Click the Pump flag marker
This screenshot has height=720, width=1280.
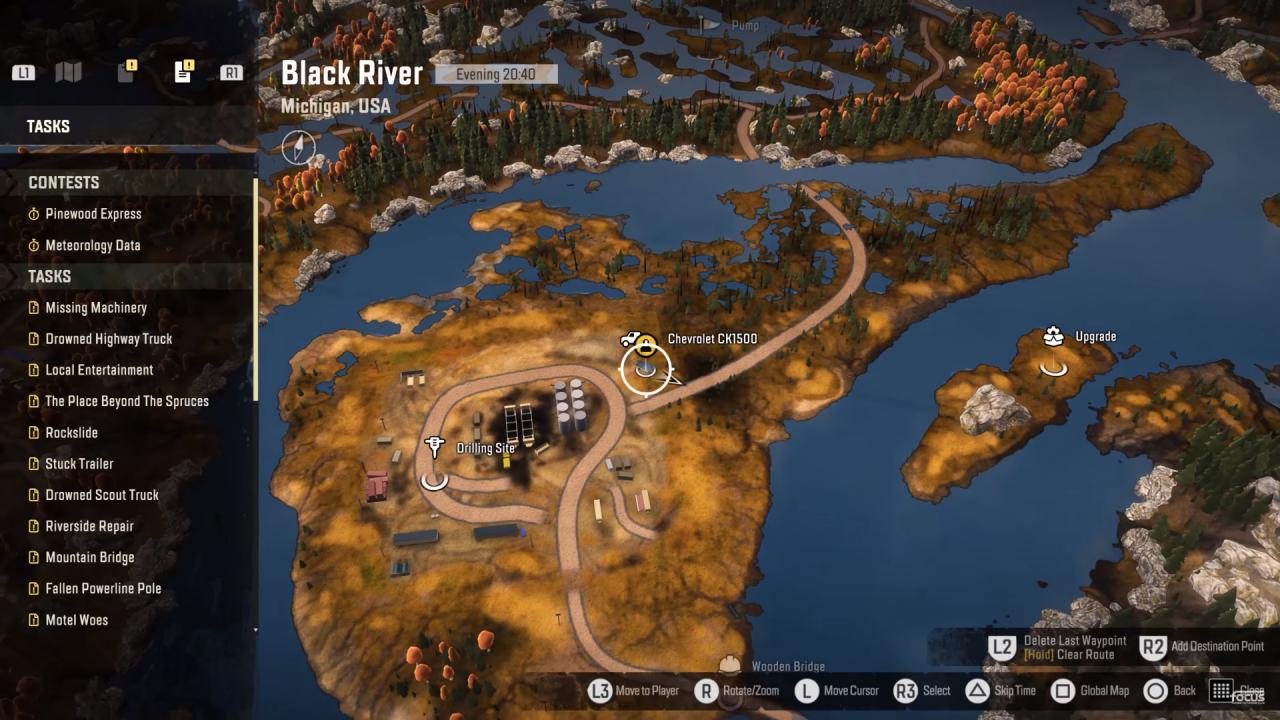pyautogui.click(x=709, y=24)
